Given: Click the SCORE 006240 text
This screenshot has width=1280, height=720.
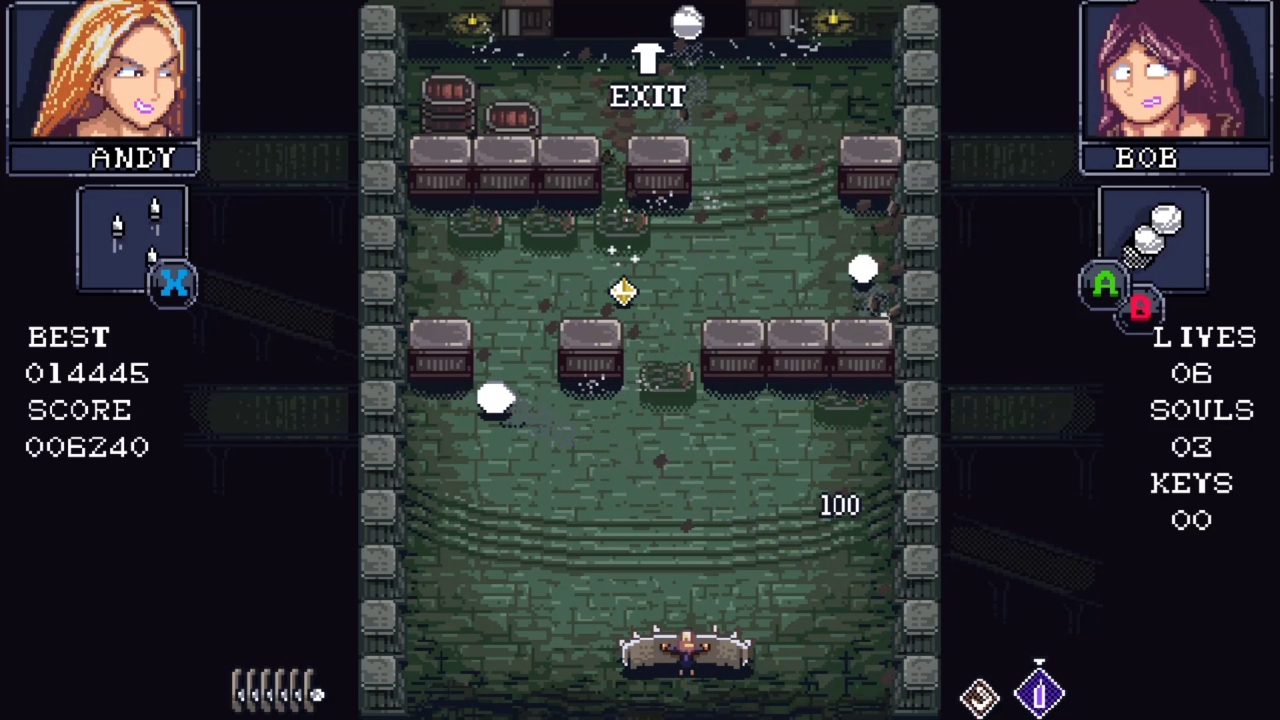Looking at the screenshot, I should point(86,447).
